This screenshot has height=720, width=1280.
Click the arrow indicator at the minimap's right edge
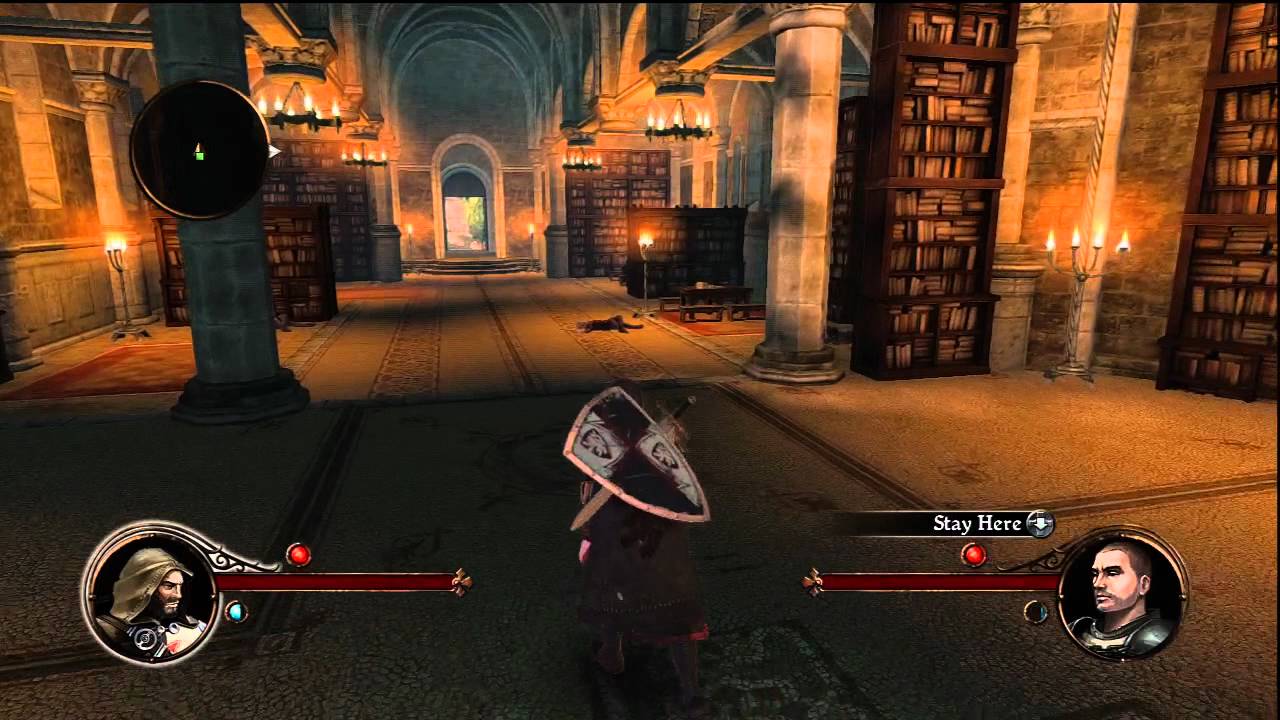(271, 152)
